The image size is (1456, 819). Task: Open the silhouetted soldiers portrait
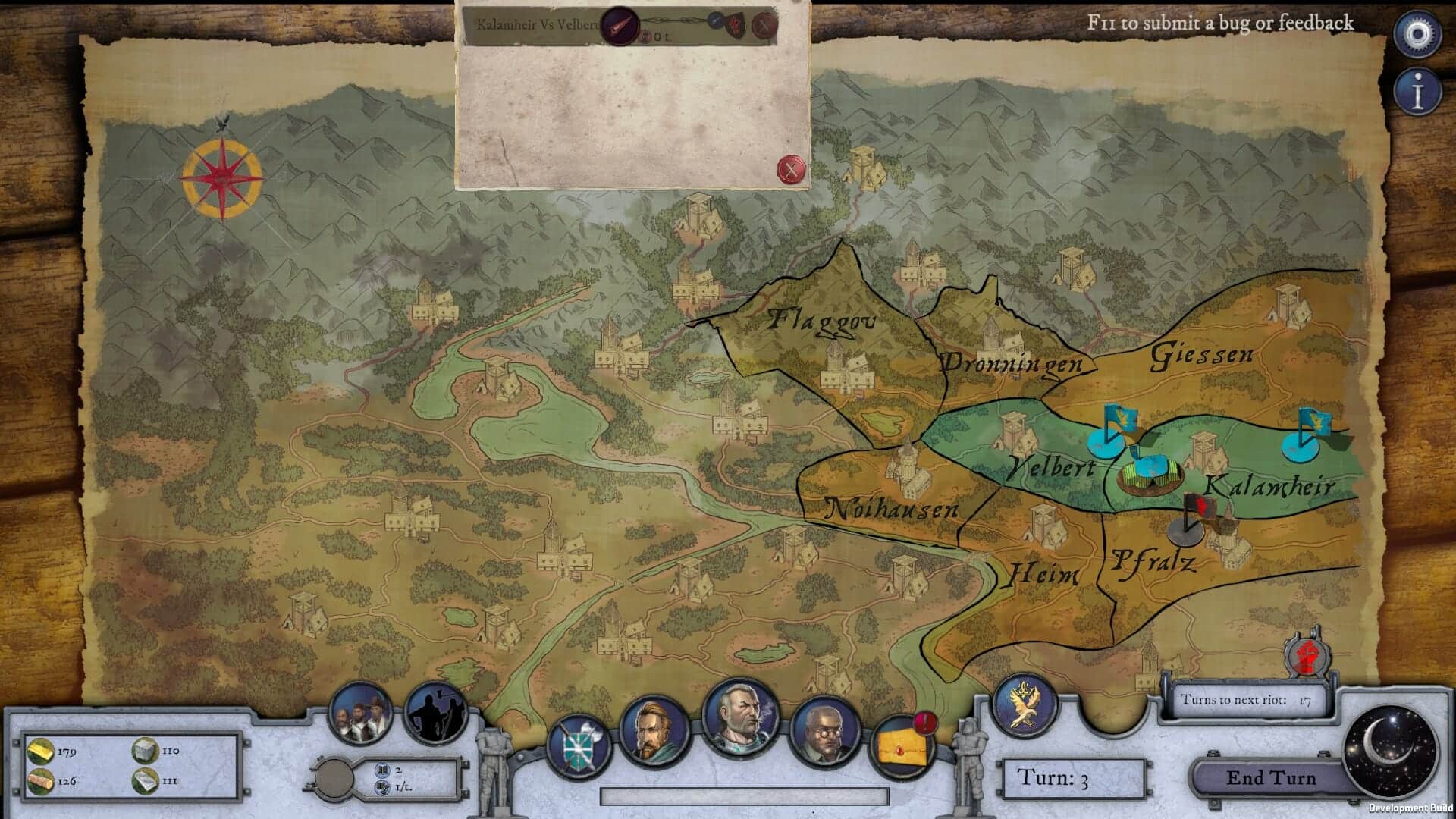pos(436,714)
